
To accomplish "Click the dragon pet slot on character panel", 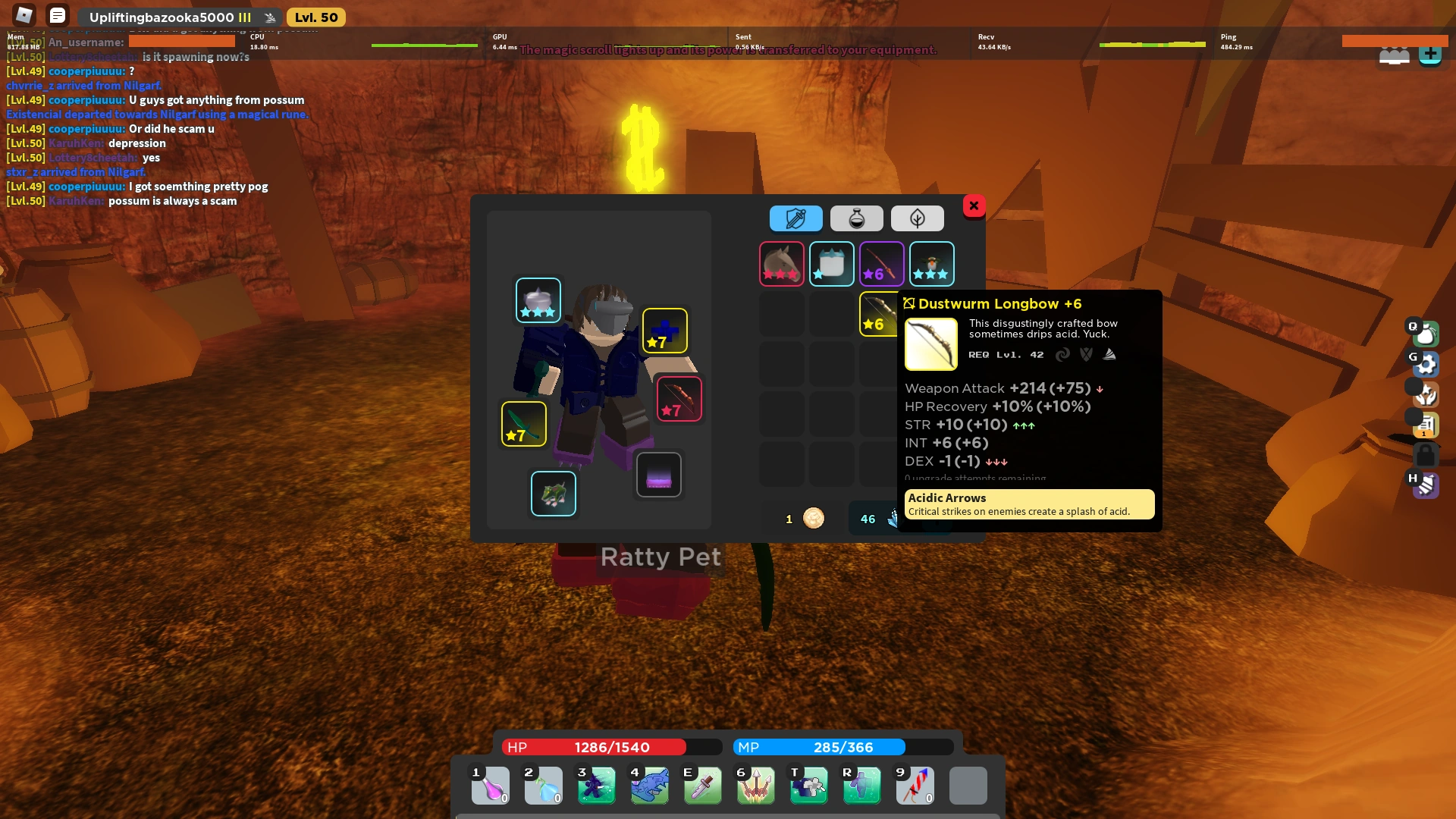I will [x=554, y=494].
